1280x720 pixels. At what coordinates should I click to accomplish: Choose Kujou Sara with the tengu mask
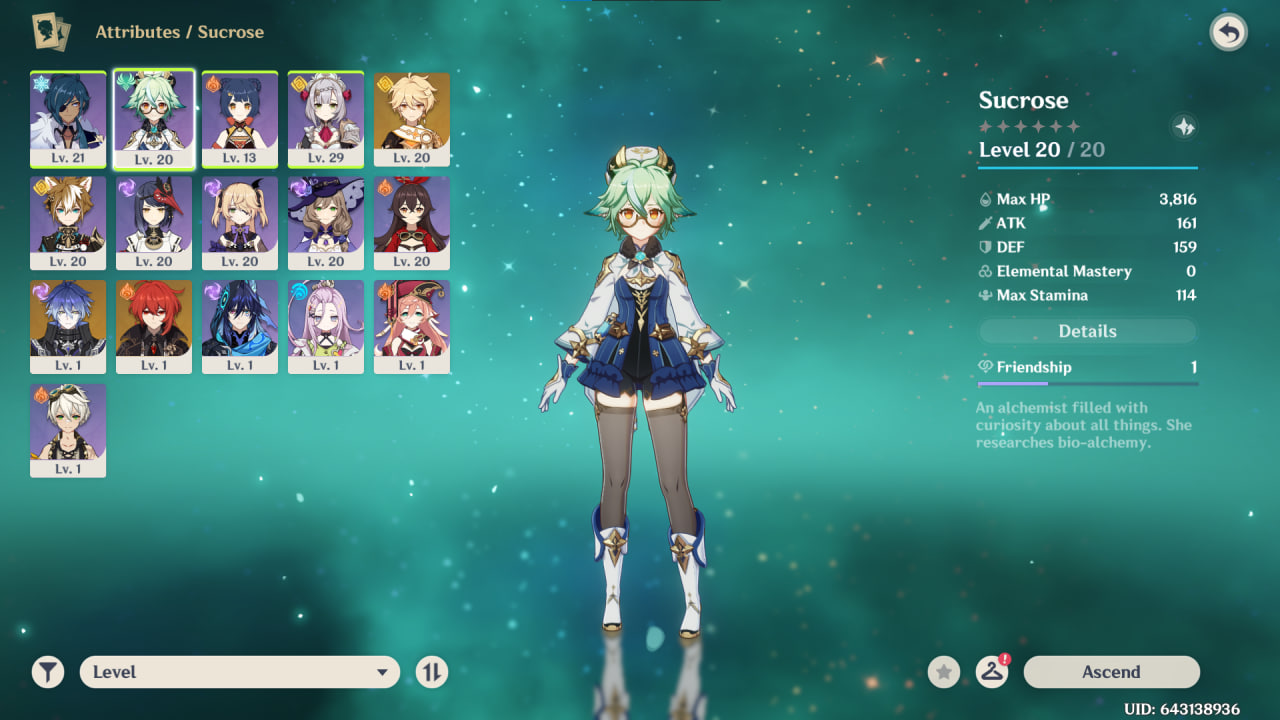click(154, 222)
